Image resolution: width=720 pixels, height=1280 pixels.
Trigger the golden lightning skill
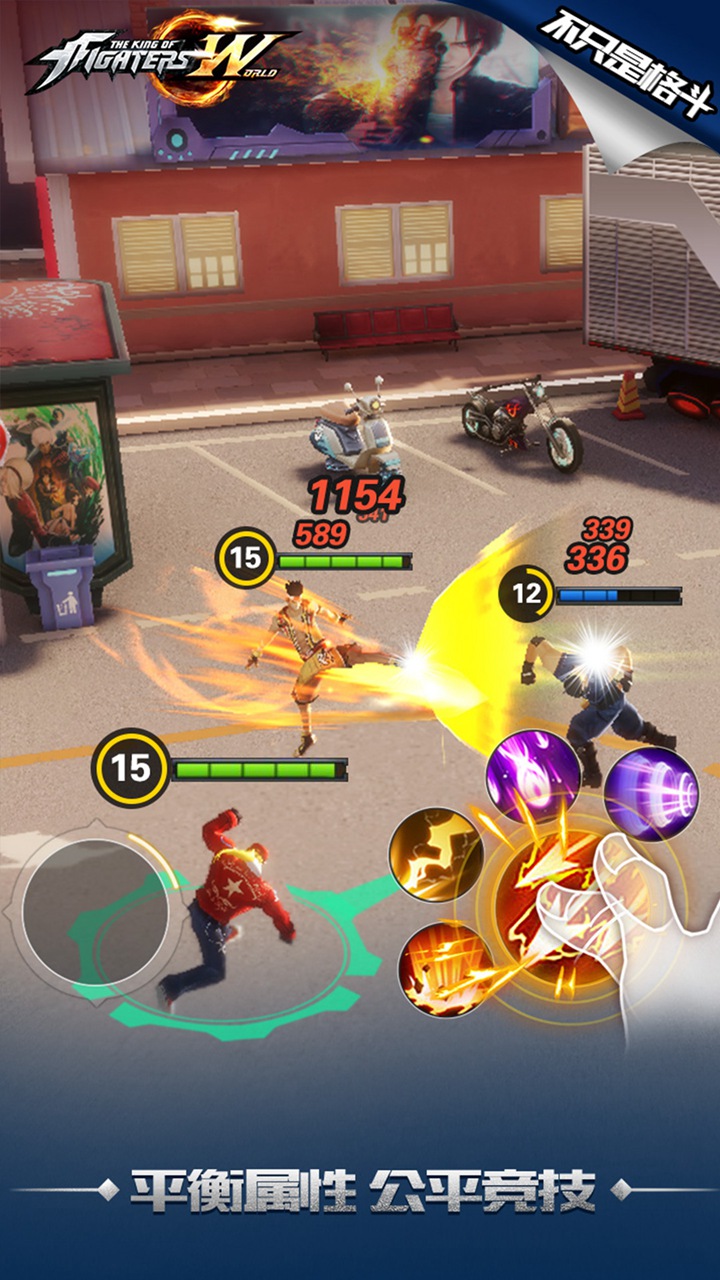point(436,855)
